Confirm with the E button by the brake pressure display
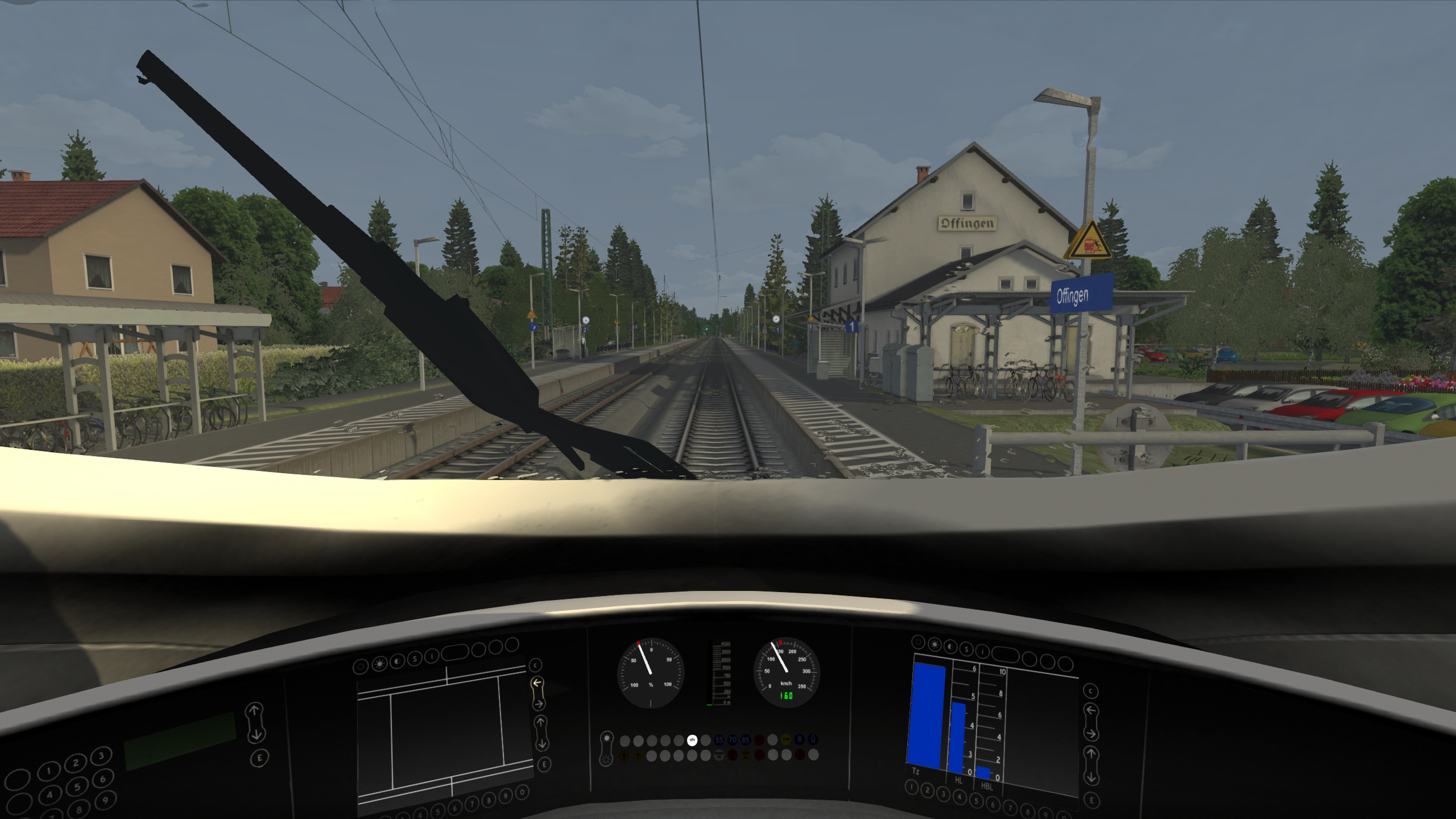1456x819 pixels. [1091, 801]
